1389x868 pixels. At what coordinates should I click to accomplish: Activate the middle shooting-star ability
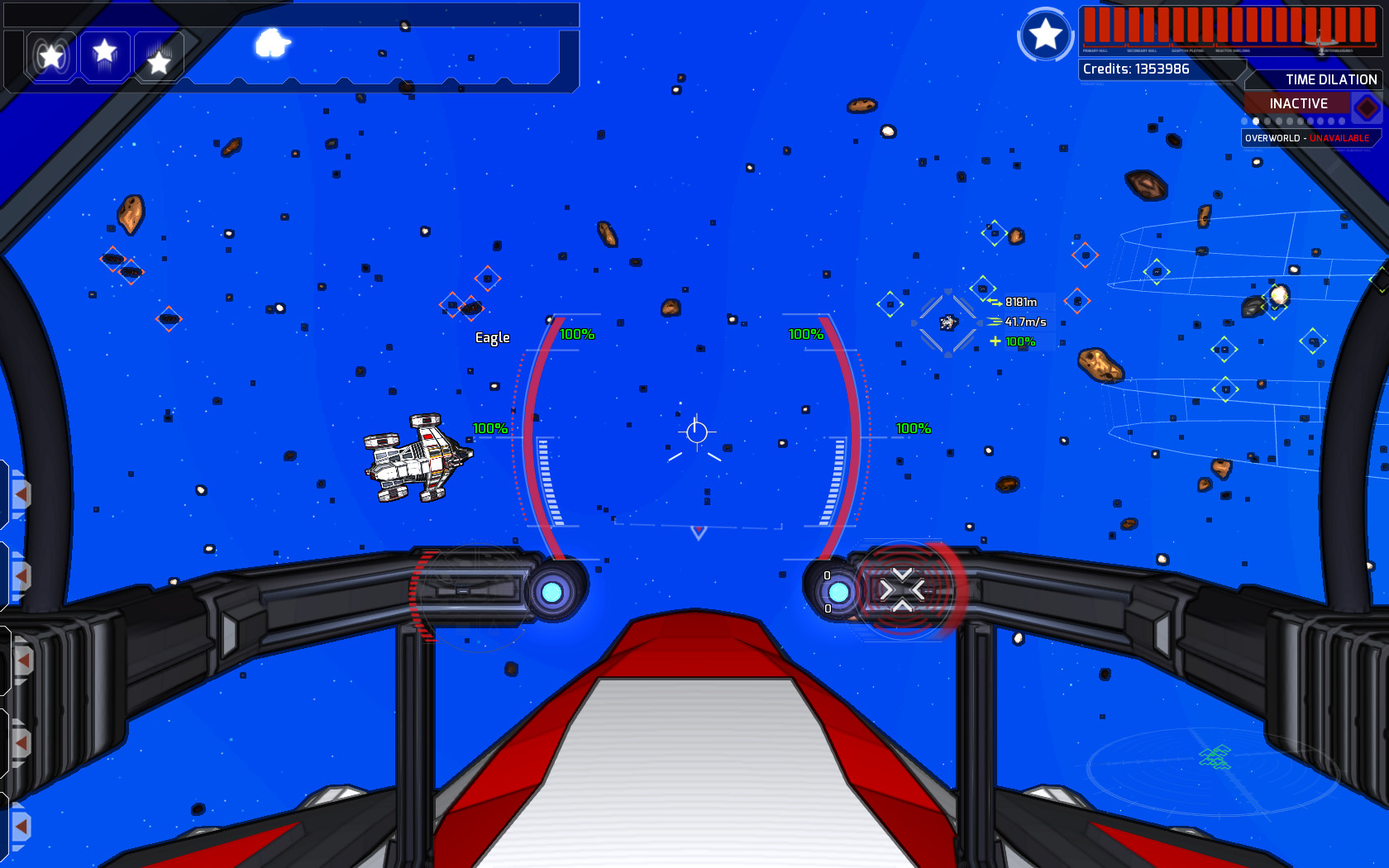104,56
